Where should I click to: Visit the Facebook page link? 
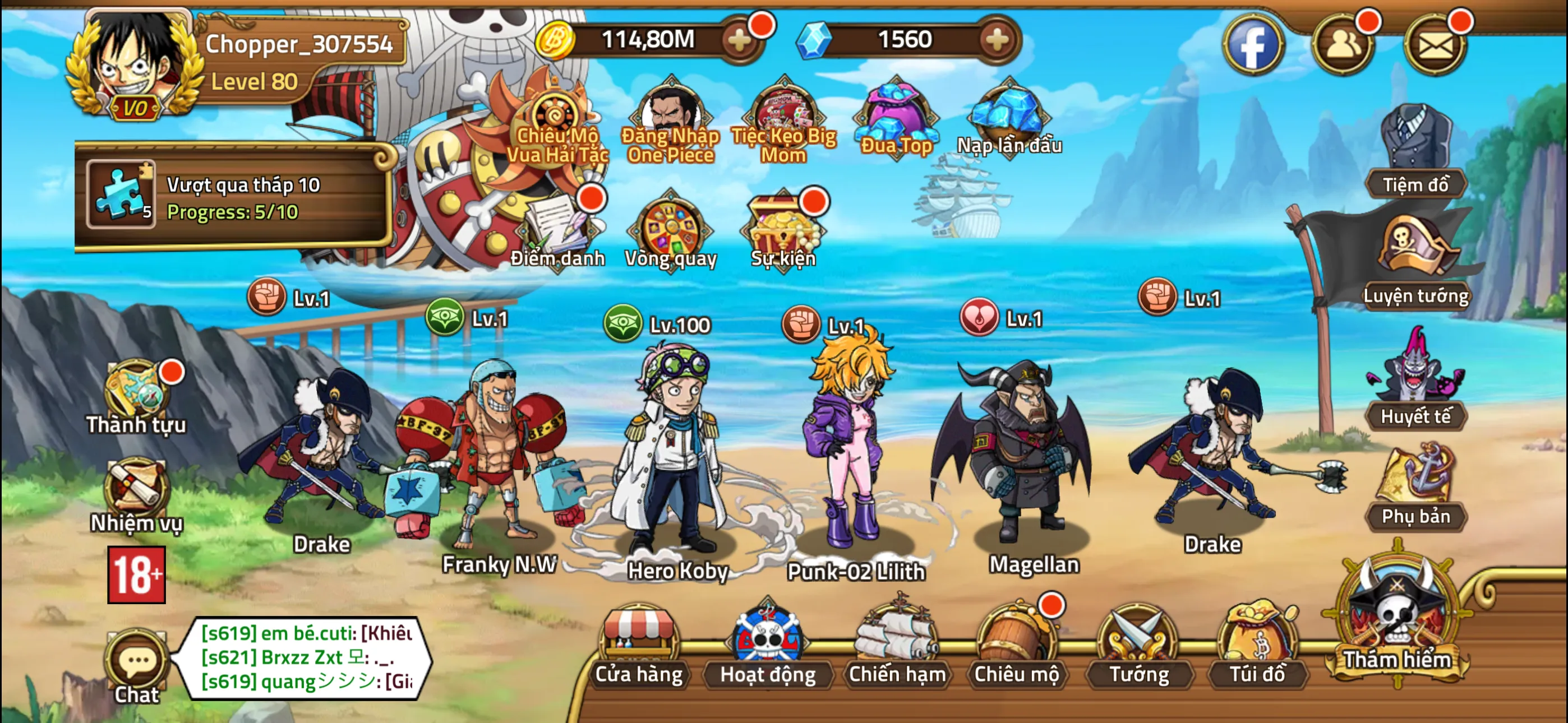[1253, 45]
